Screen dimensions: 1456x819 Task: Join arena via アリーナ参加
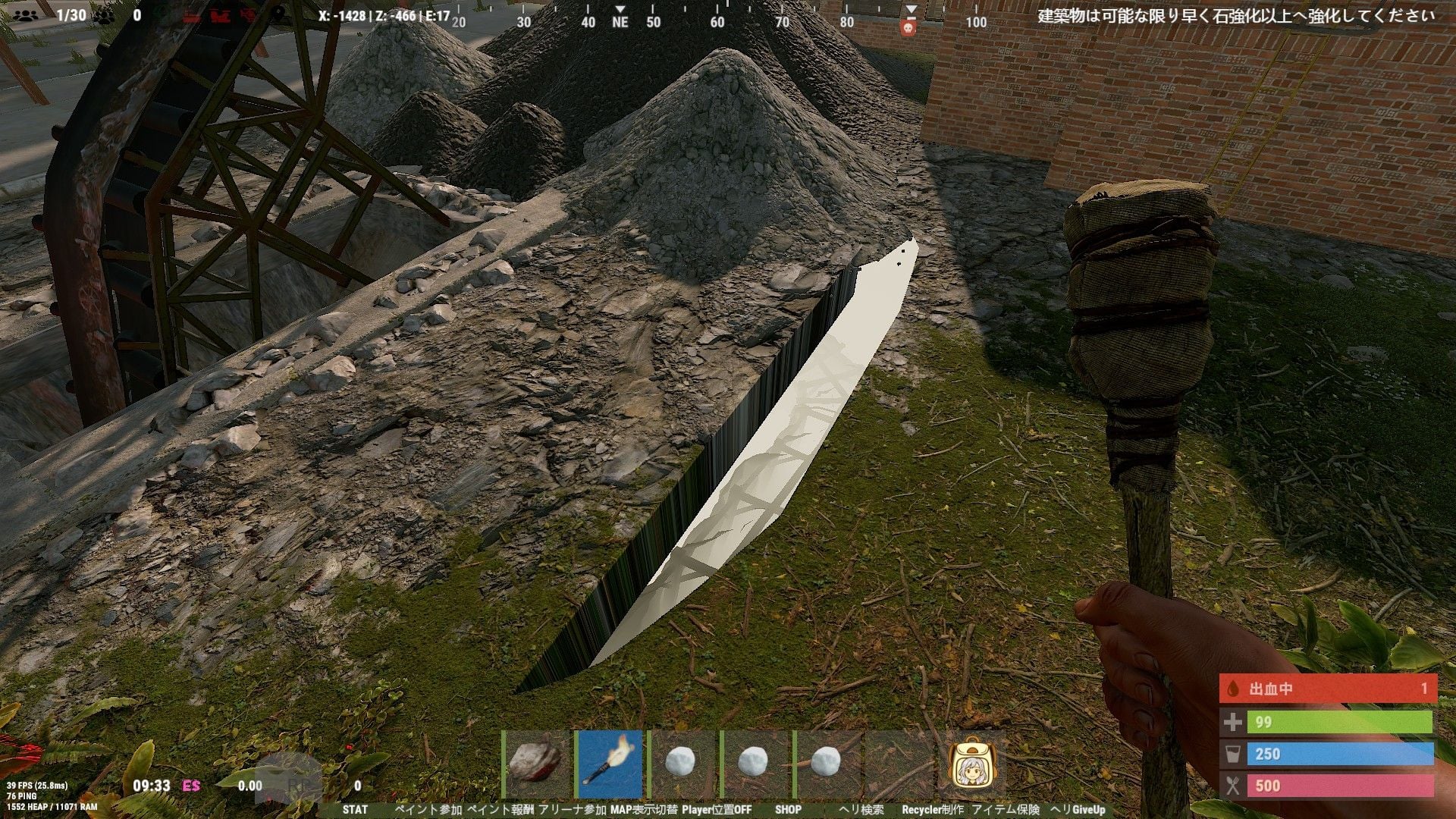pos(572,810)
